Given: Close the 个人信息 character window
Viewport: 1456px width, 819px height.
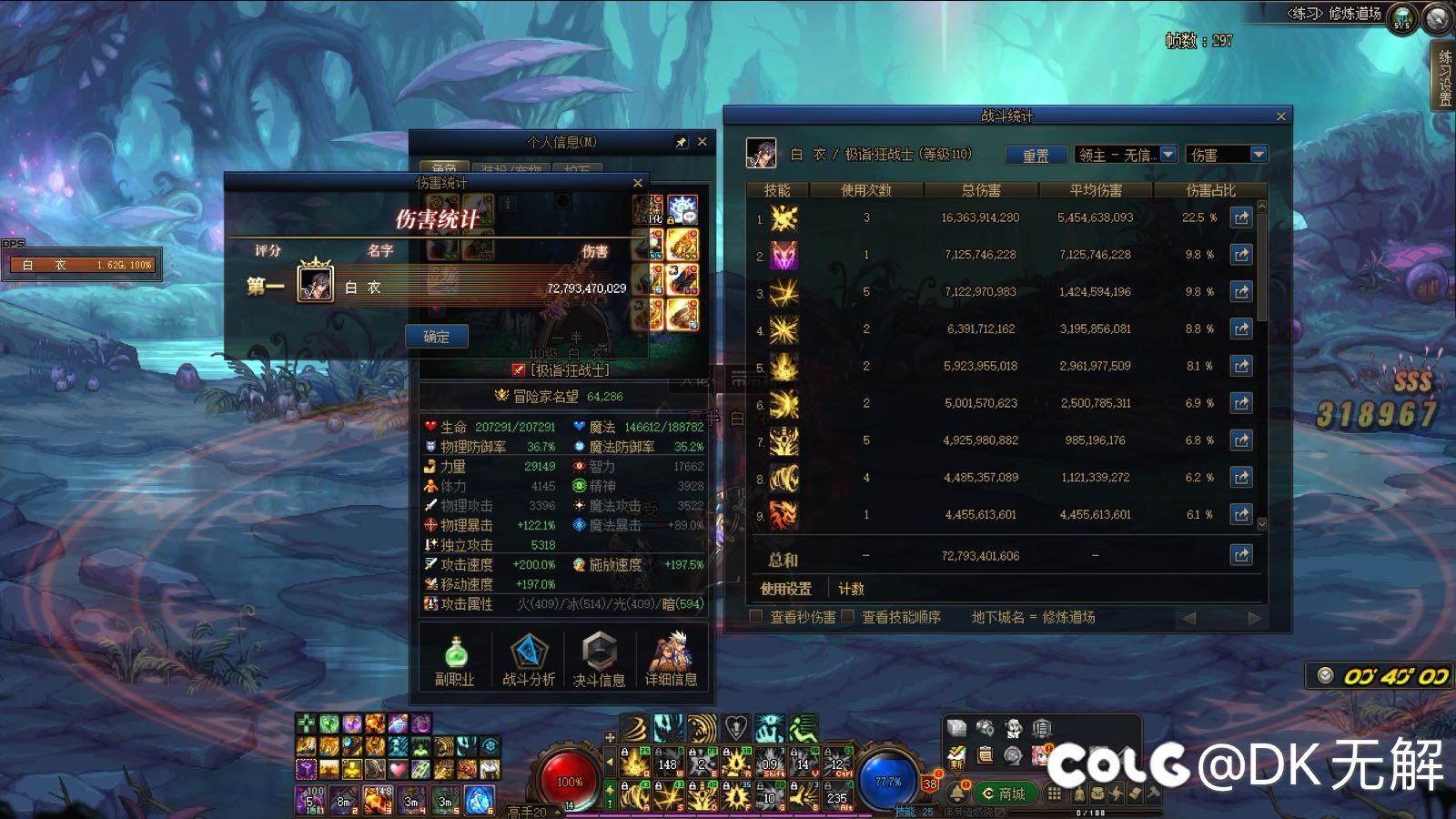Looking at the screenshot, I should [x=702, y=142].
